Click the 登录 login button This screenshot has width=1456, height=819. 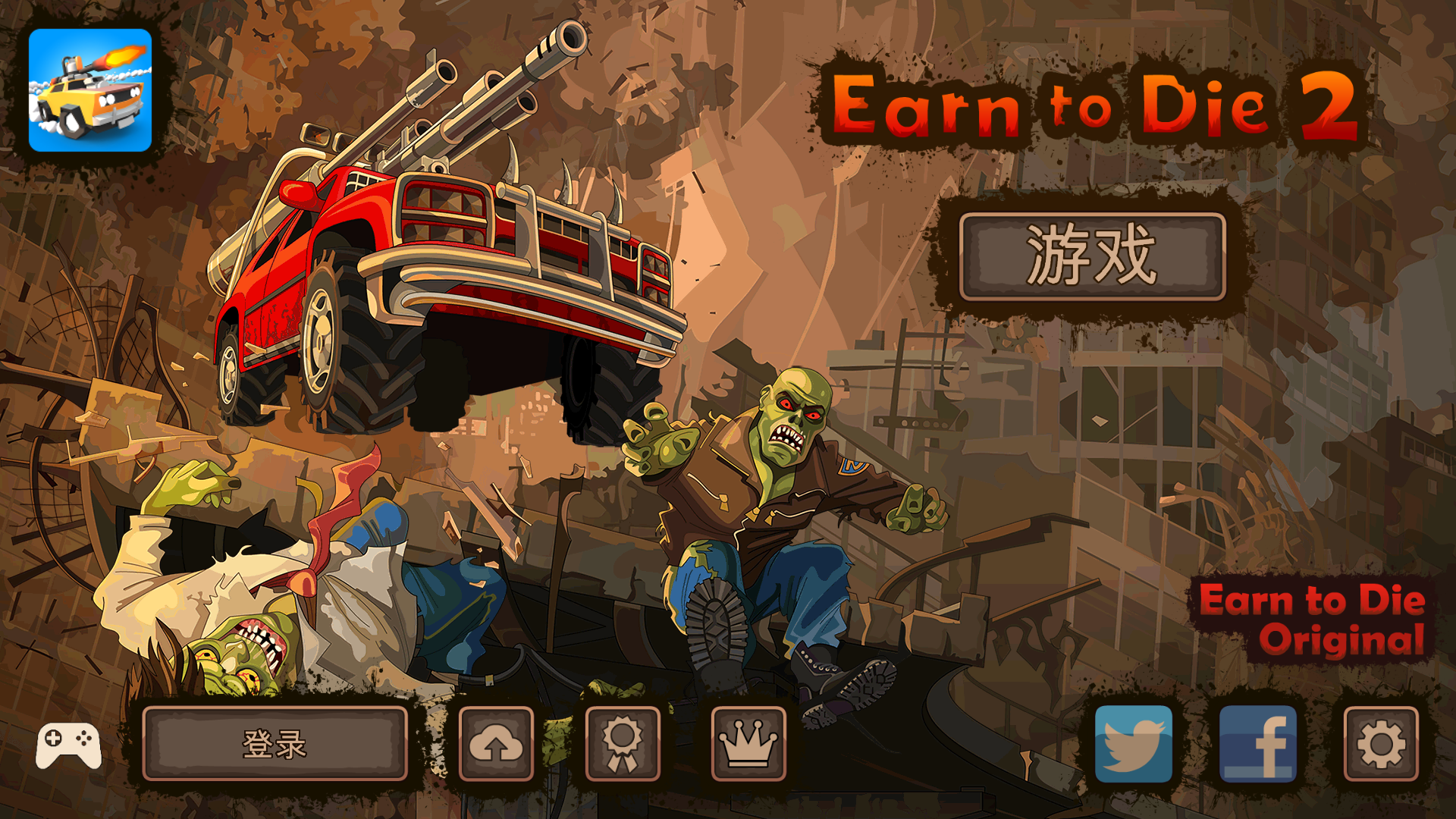[x=275, y=744]
